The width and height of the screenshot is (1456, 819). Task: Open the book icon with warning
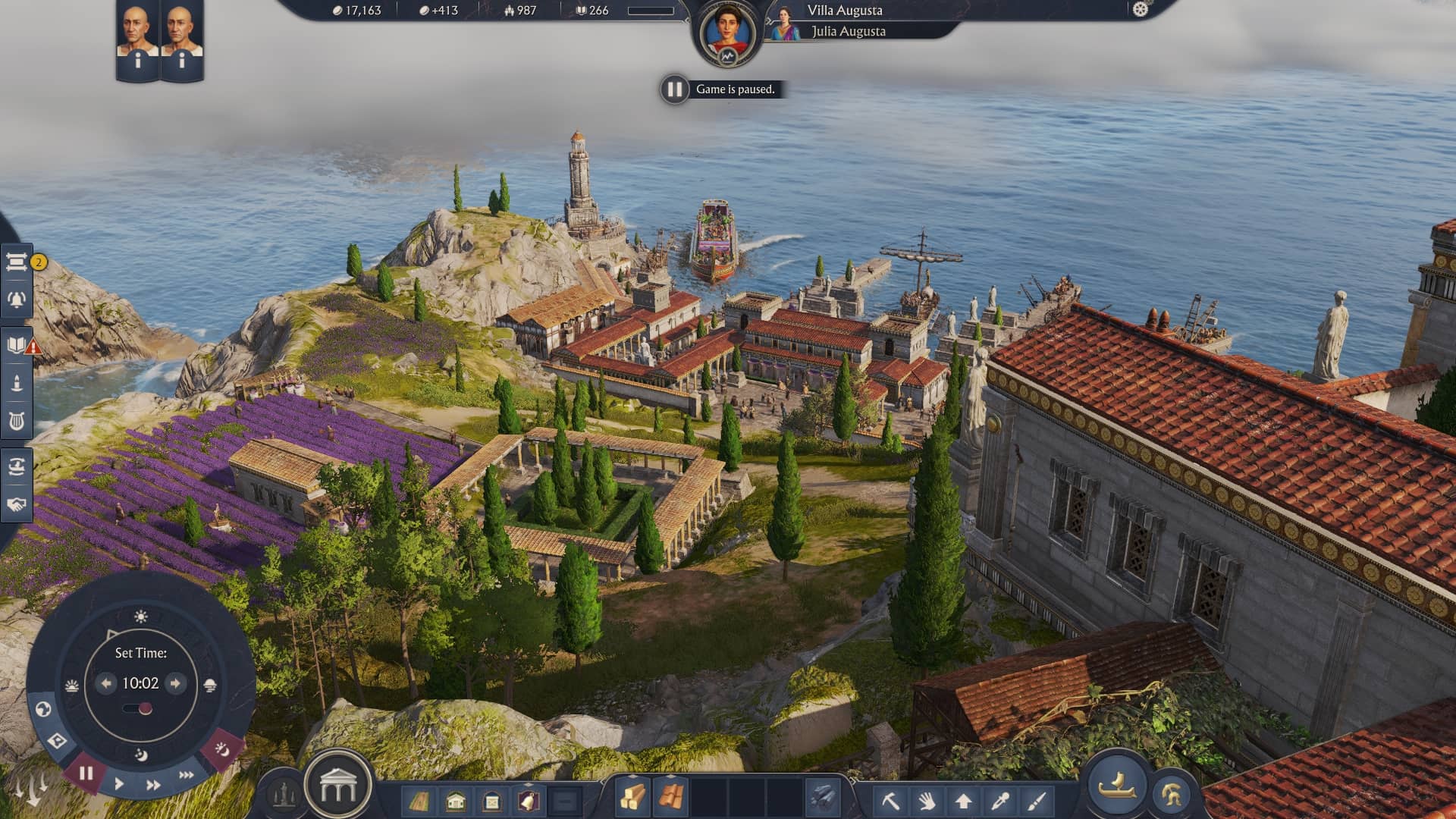click(17, 346)
